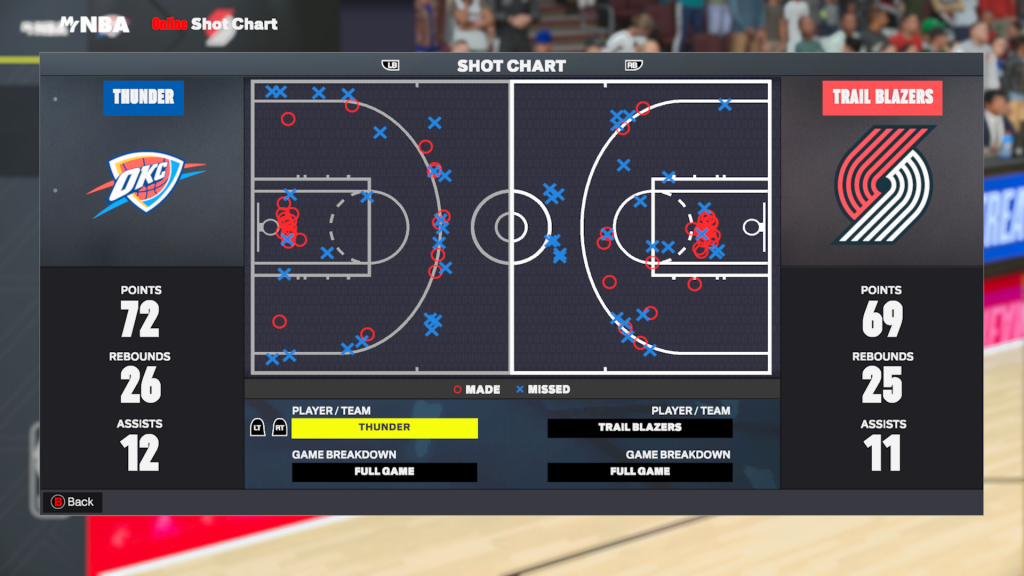
Task: Go back using the Back button
Action: click(x=72, y=502)
